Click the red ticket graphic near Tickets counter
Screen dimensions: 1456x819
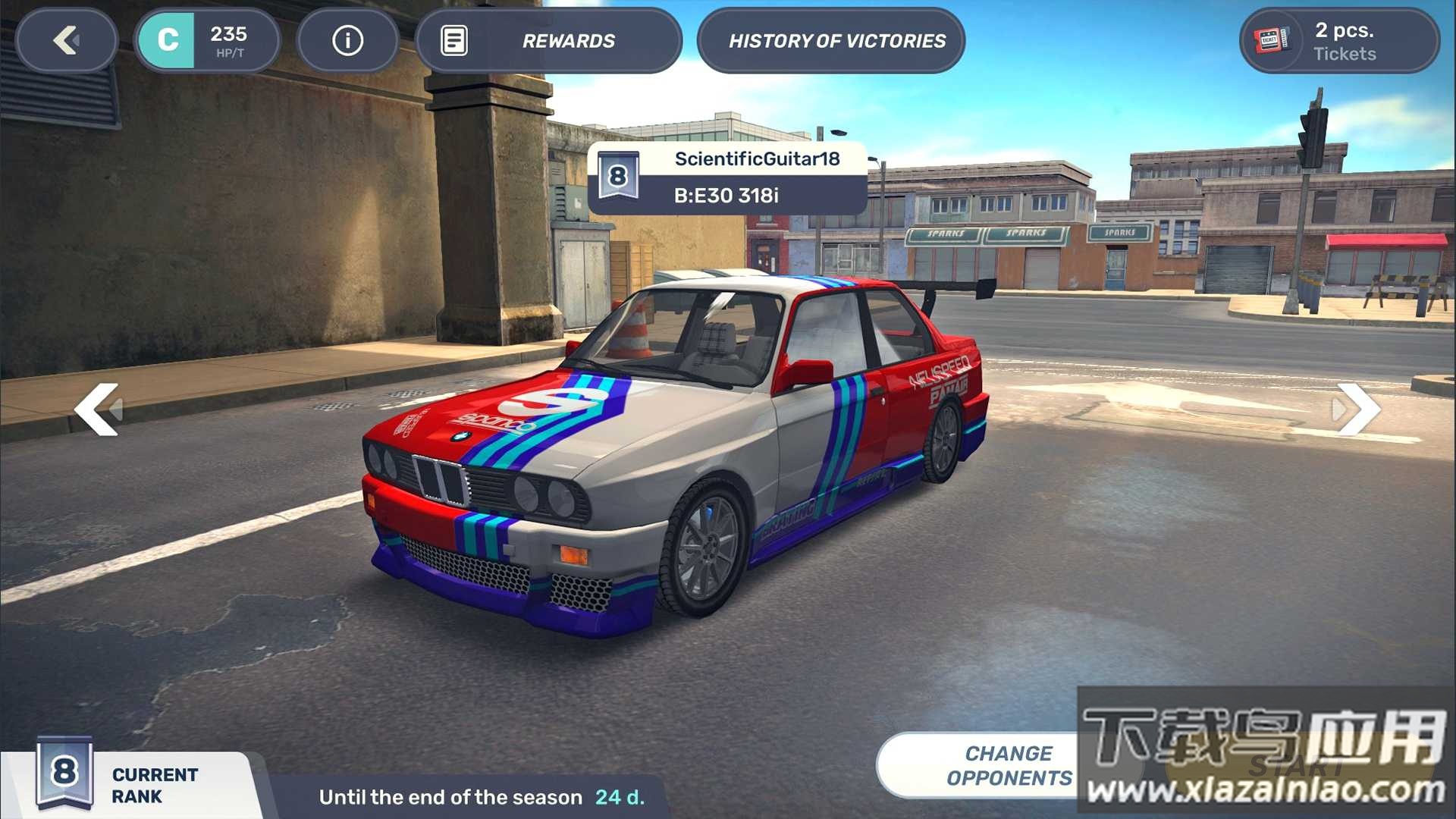click(1270, 41)
